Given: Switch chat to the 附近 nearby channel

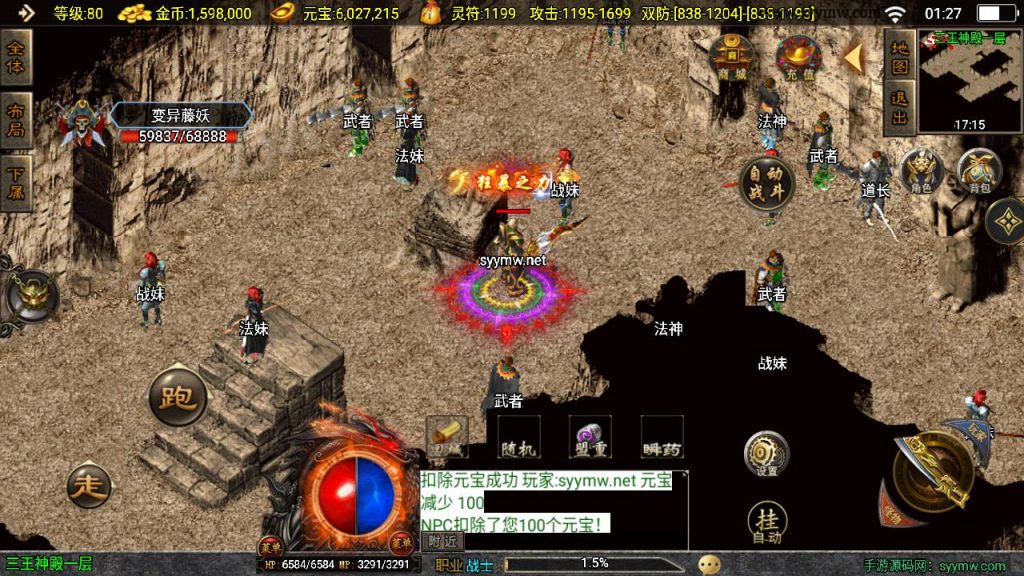Looking at the screenshot, I should click(x=442, y=540).
